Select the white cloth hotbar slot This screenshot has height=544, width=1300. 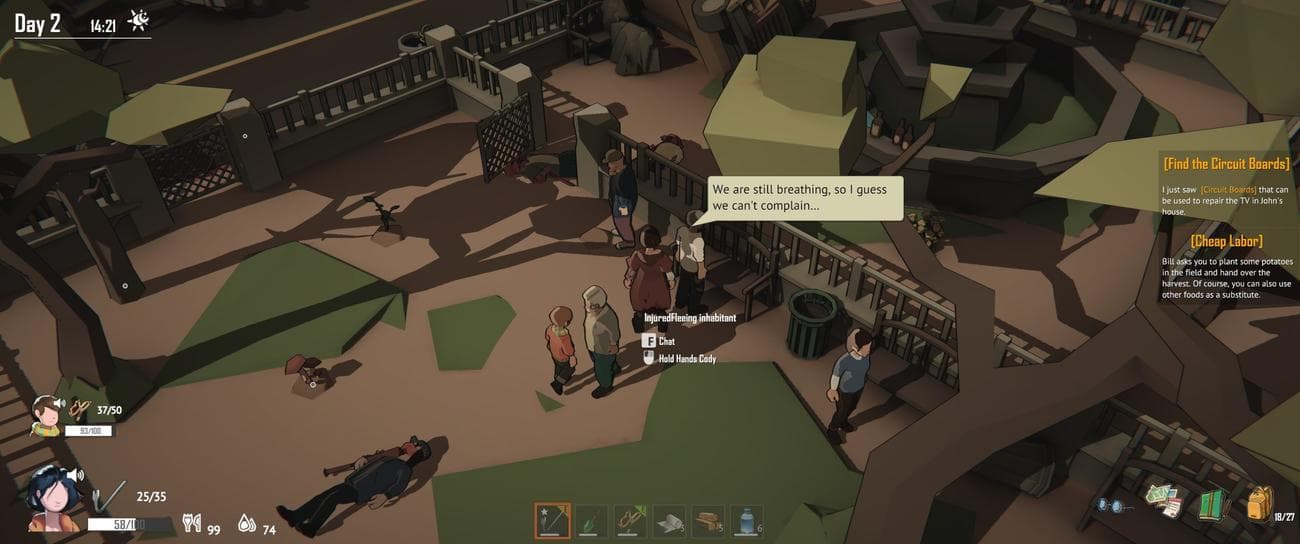pos(669,521)
